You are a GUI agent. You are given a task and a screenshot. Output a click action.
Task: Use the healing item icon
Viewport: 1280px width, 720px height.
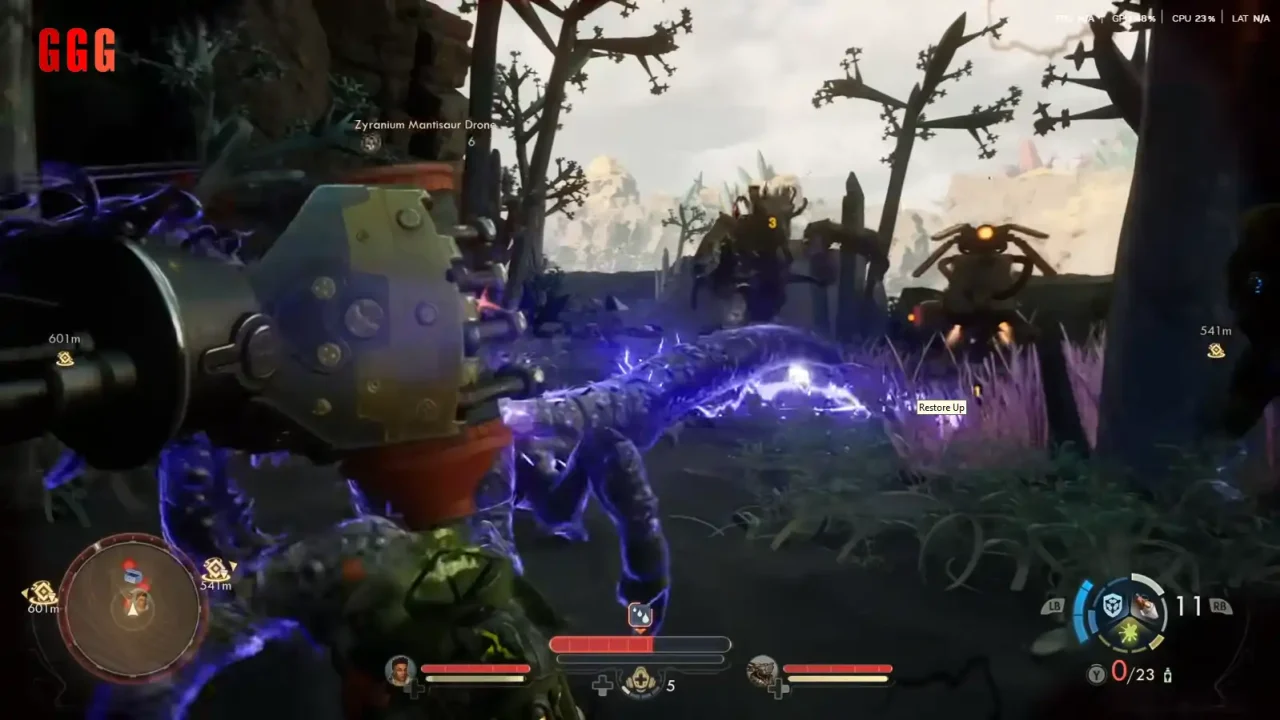(639, 684)
